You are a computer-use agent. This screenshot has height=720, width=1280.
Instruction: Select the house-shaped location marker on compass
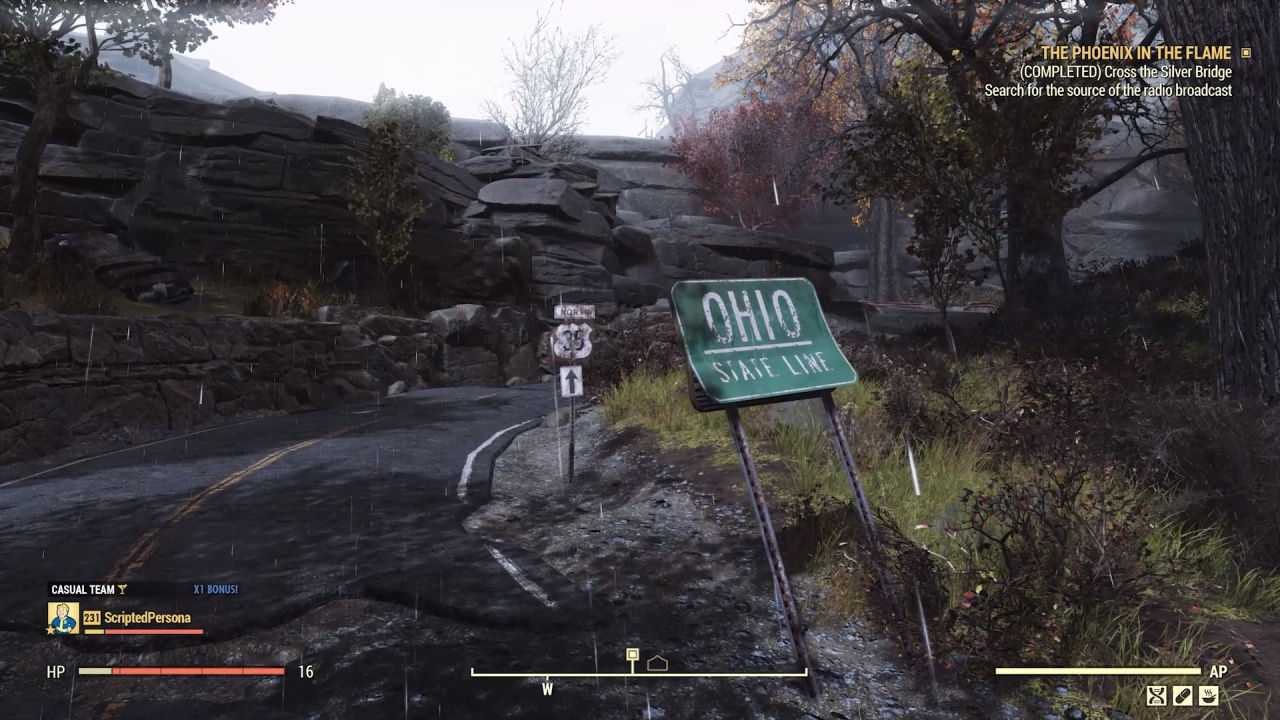click(657, 663)
